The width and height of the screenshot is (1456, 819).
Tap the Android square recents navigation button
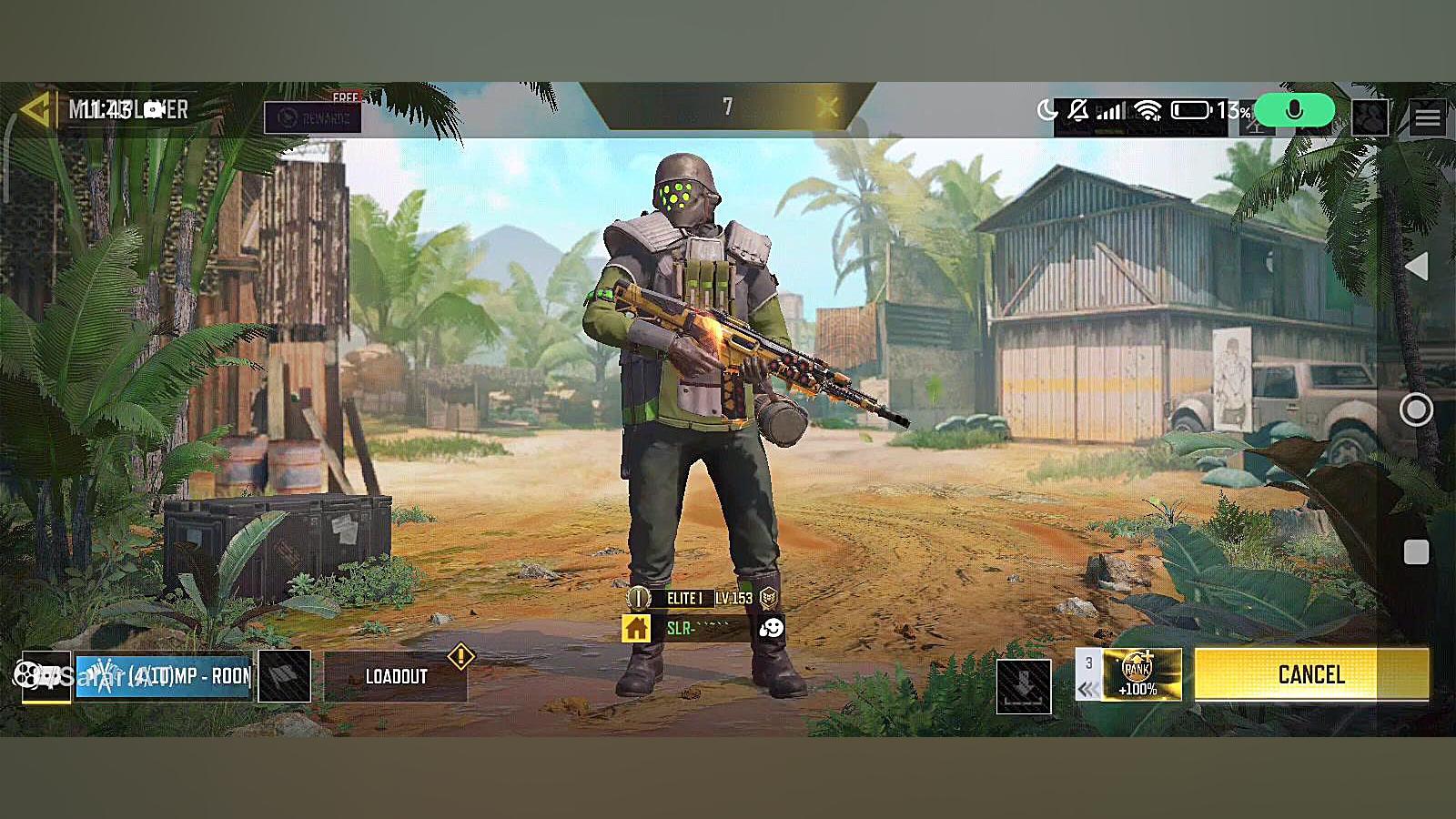pos(1416,552)
